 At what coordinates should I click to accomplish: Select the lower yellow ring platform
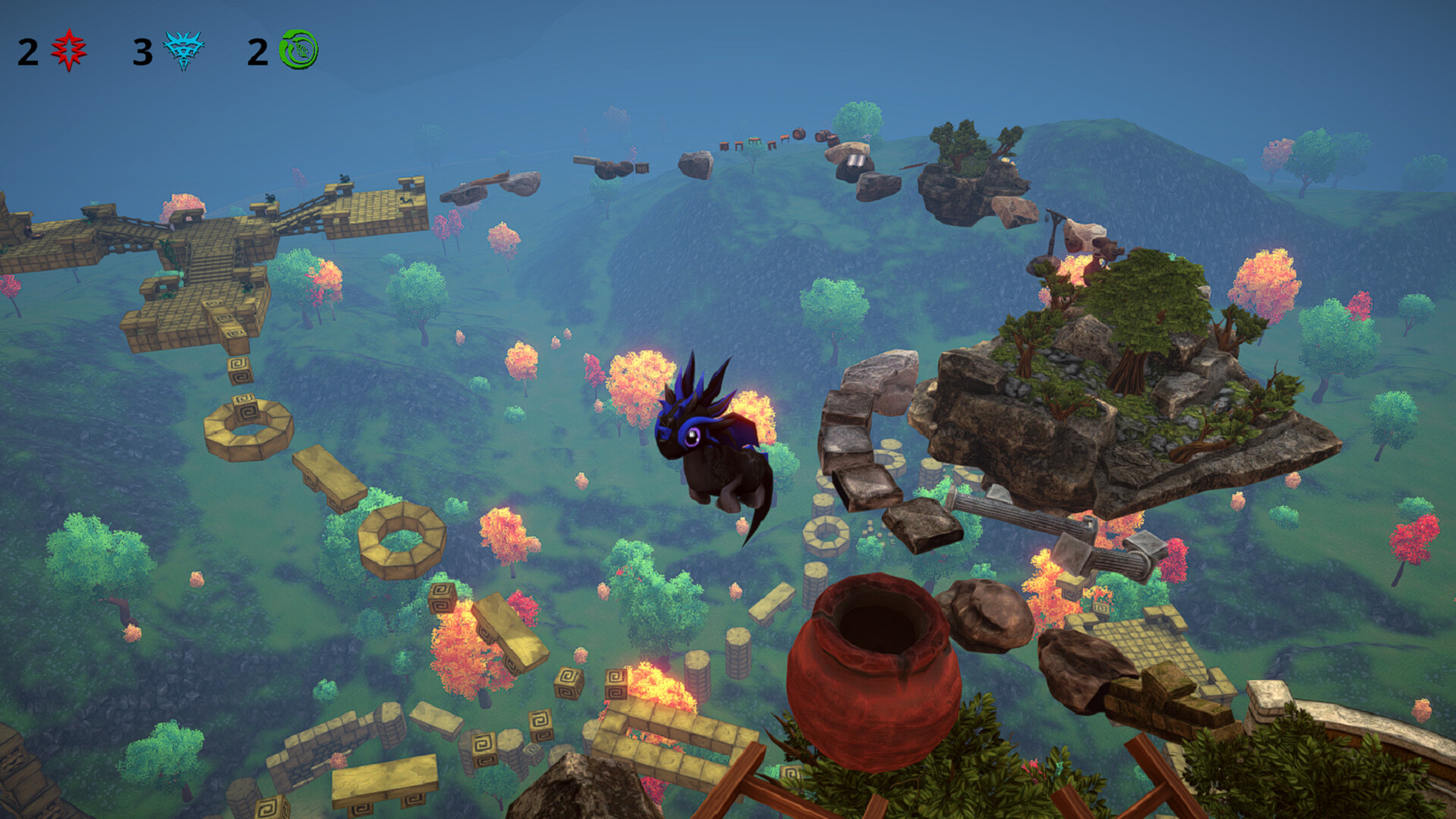tap(402, 538)
